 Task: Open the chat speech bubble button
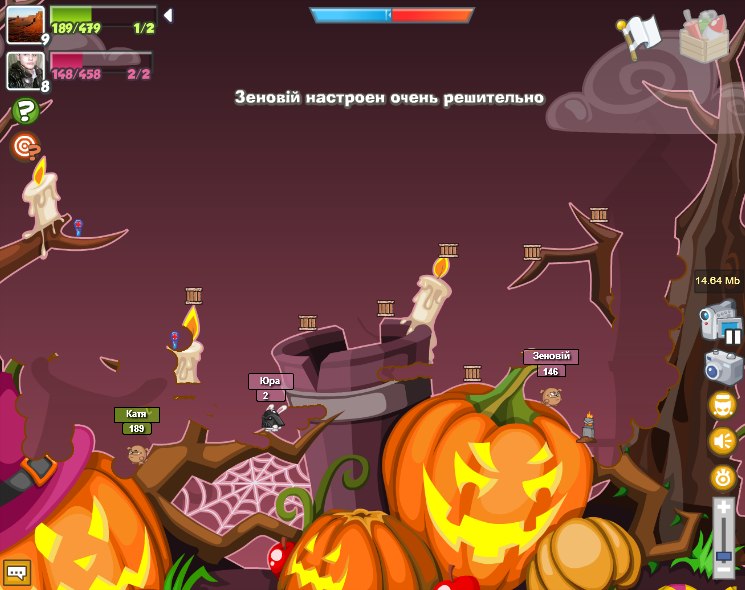point(17,572)
